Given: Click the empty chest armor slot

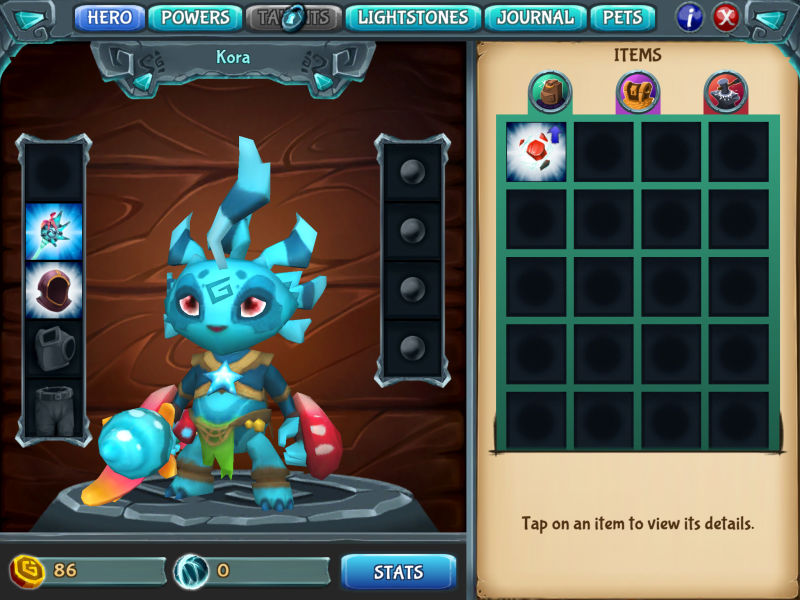Looking at the screenshot, I should click(x=54, y=349).
